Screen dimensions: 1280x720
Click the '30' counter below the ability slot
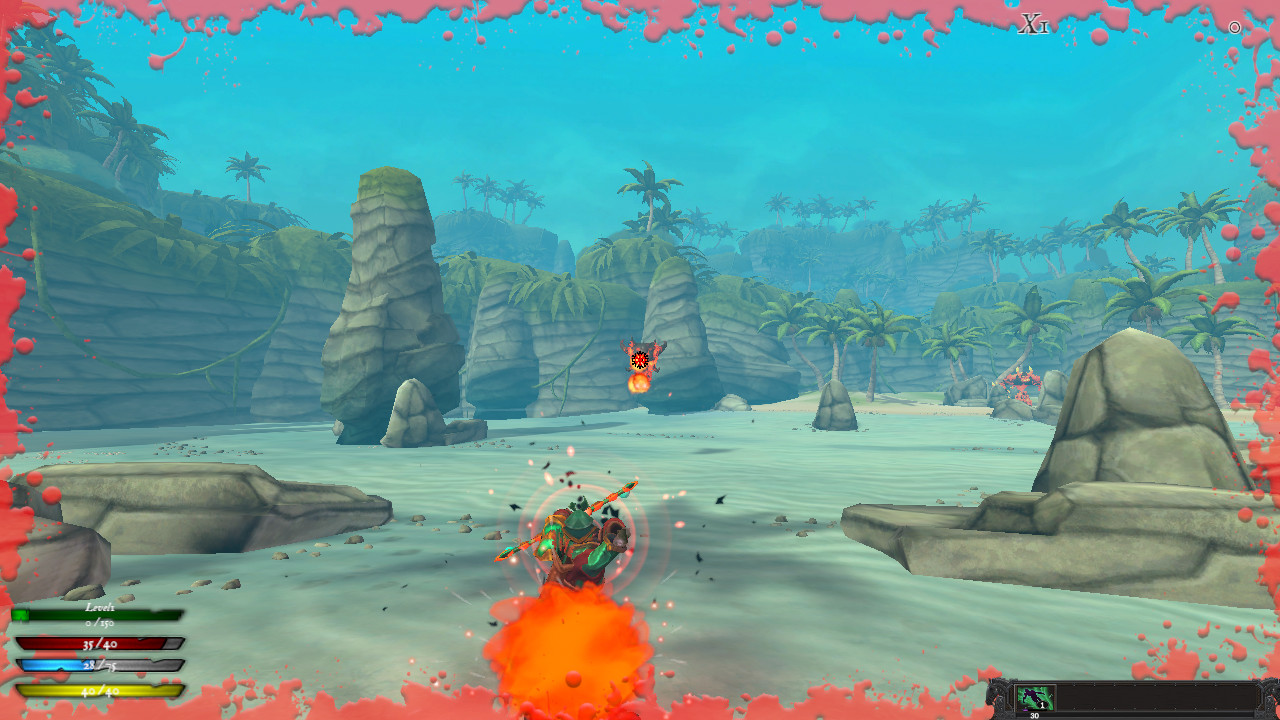(x=1034, y=715)
